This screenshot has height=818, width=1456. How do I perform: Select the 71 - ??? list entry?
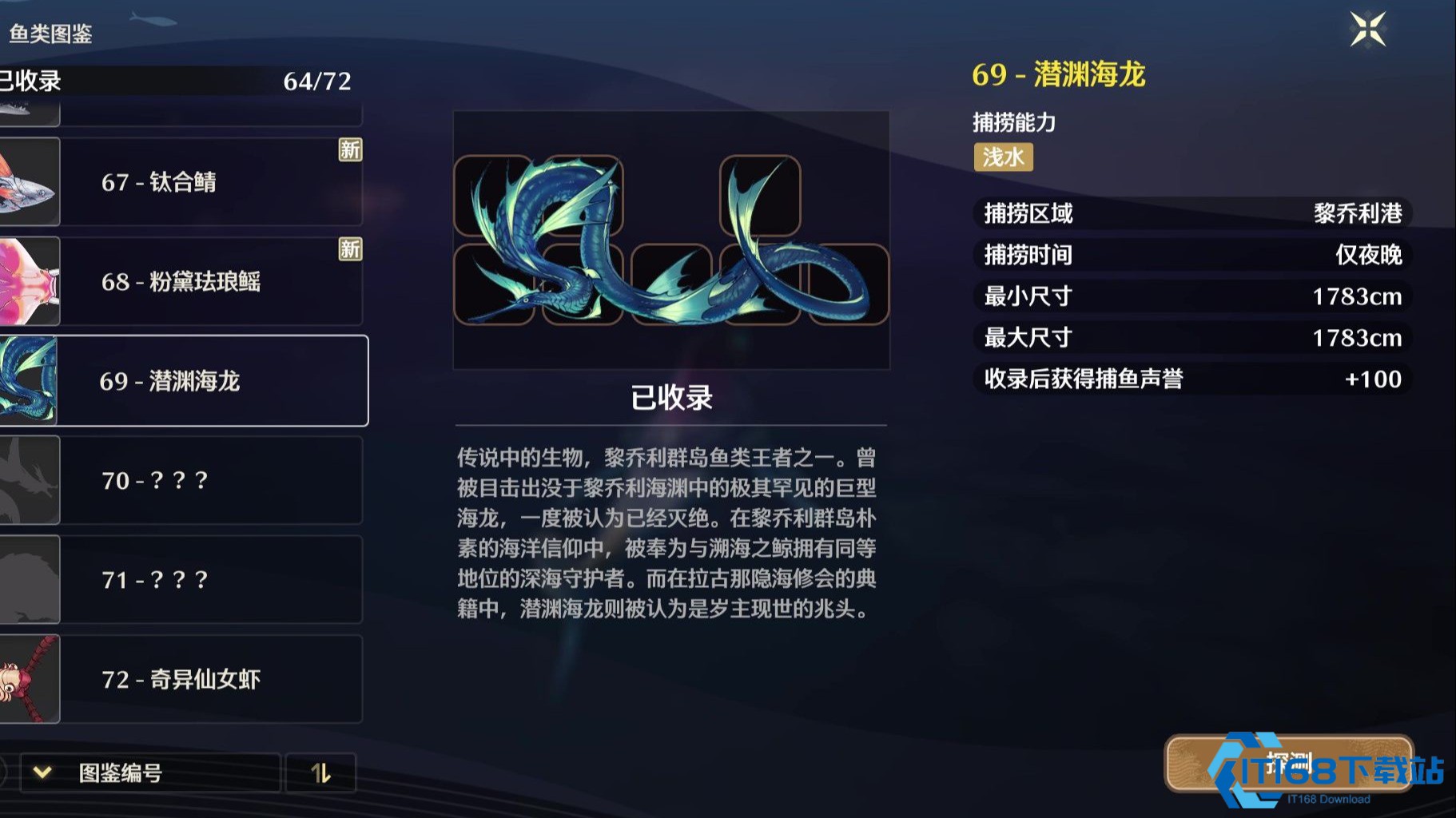(x=212, y=580)
